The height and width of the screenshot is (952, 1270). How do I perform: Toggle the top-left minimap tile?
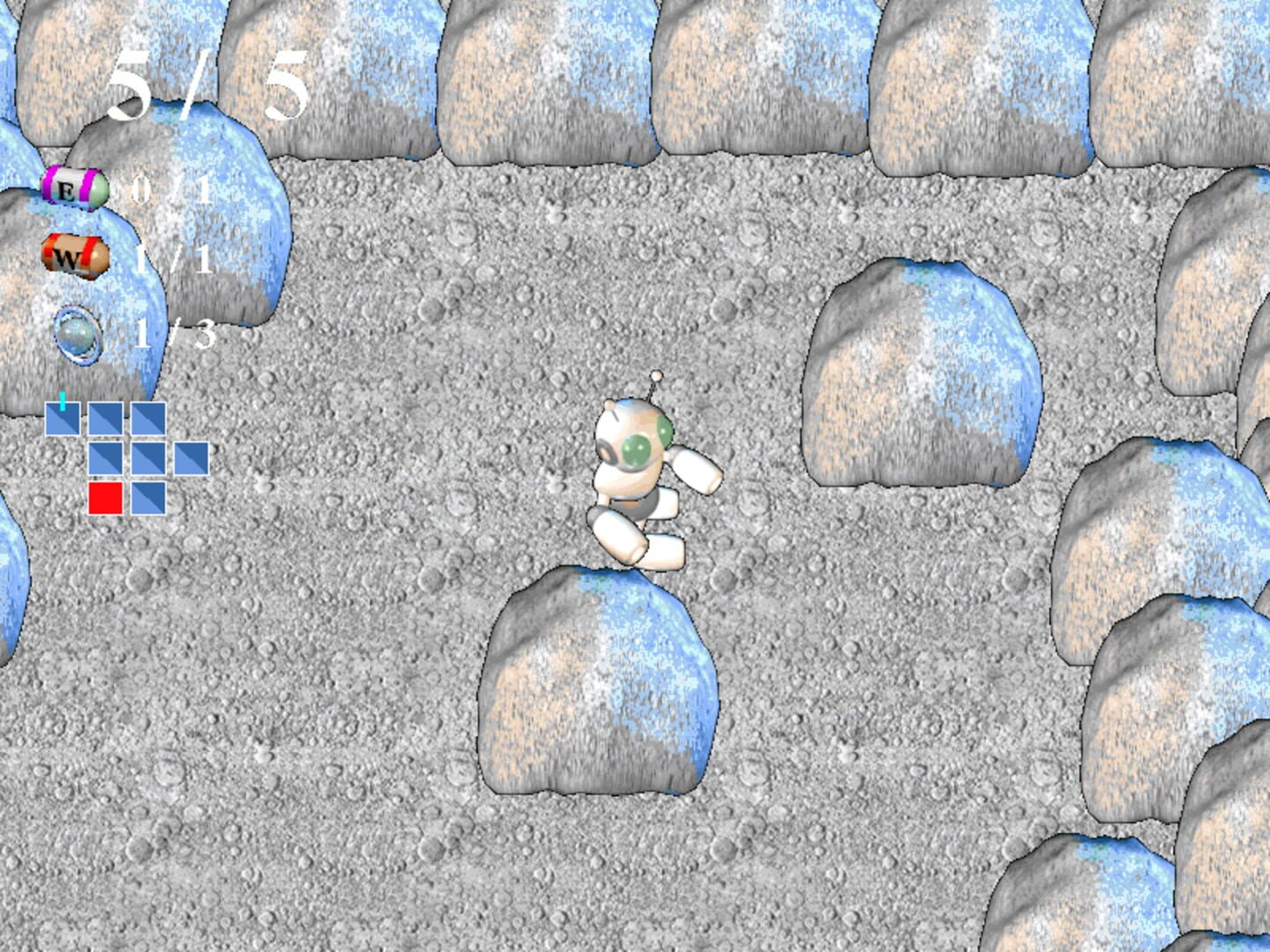(x=63, y=419)
